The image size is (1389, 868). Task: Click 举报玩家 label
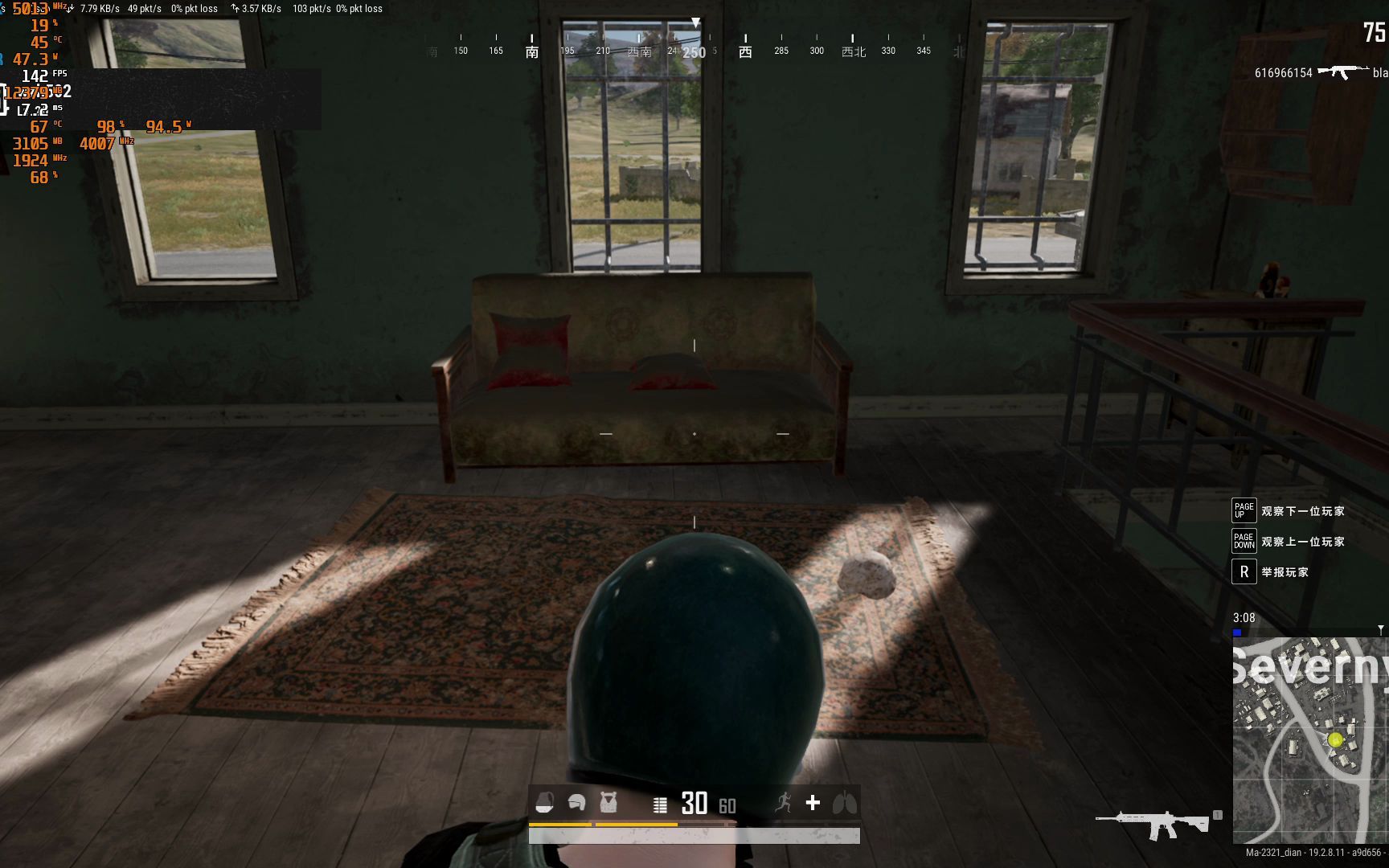(x=1286, y=572)
